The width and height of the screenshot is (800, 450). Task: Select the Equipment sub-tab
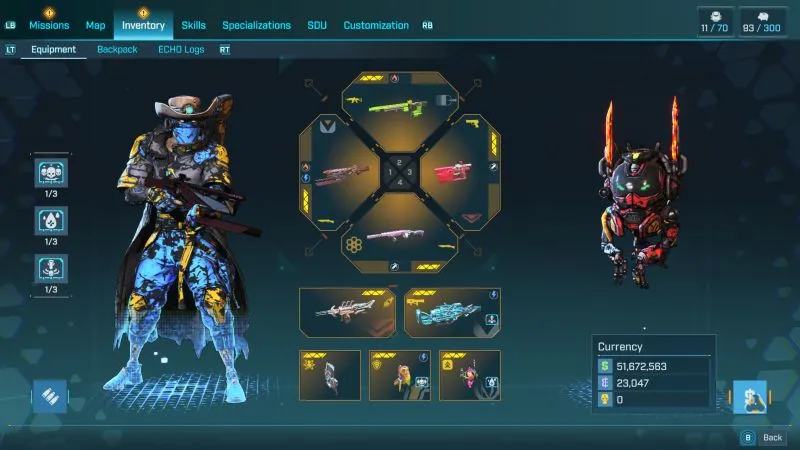[54, 49]
